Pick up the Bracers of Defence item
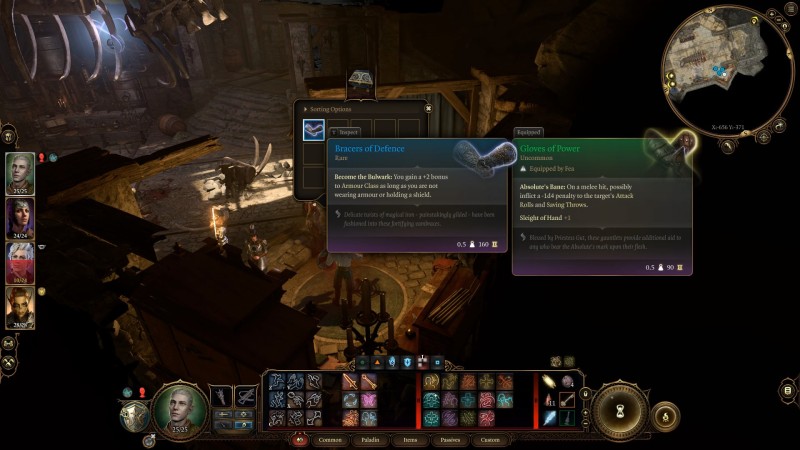800x450 pixels. (x=314, y=131)
